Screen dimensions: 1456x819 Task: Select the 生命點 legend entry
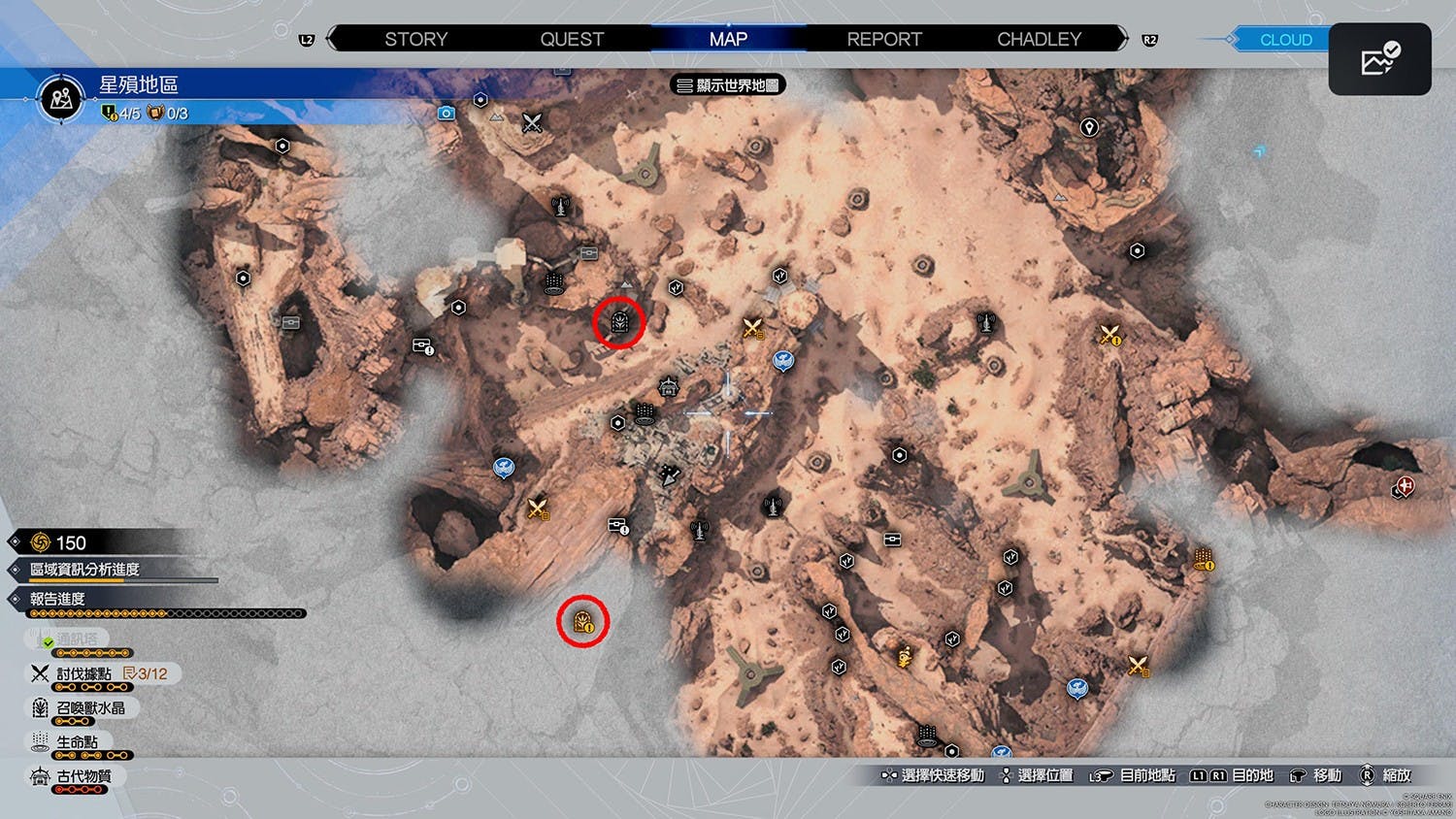76,742
